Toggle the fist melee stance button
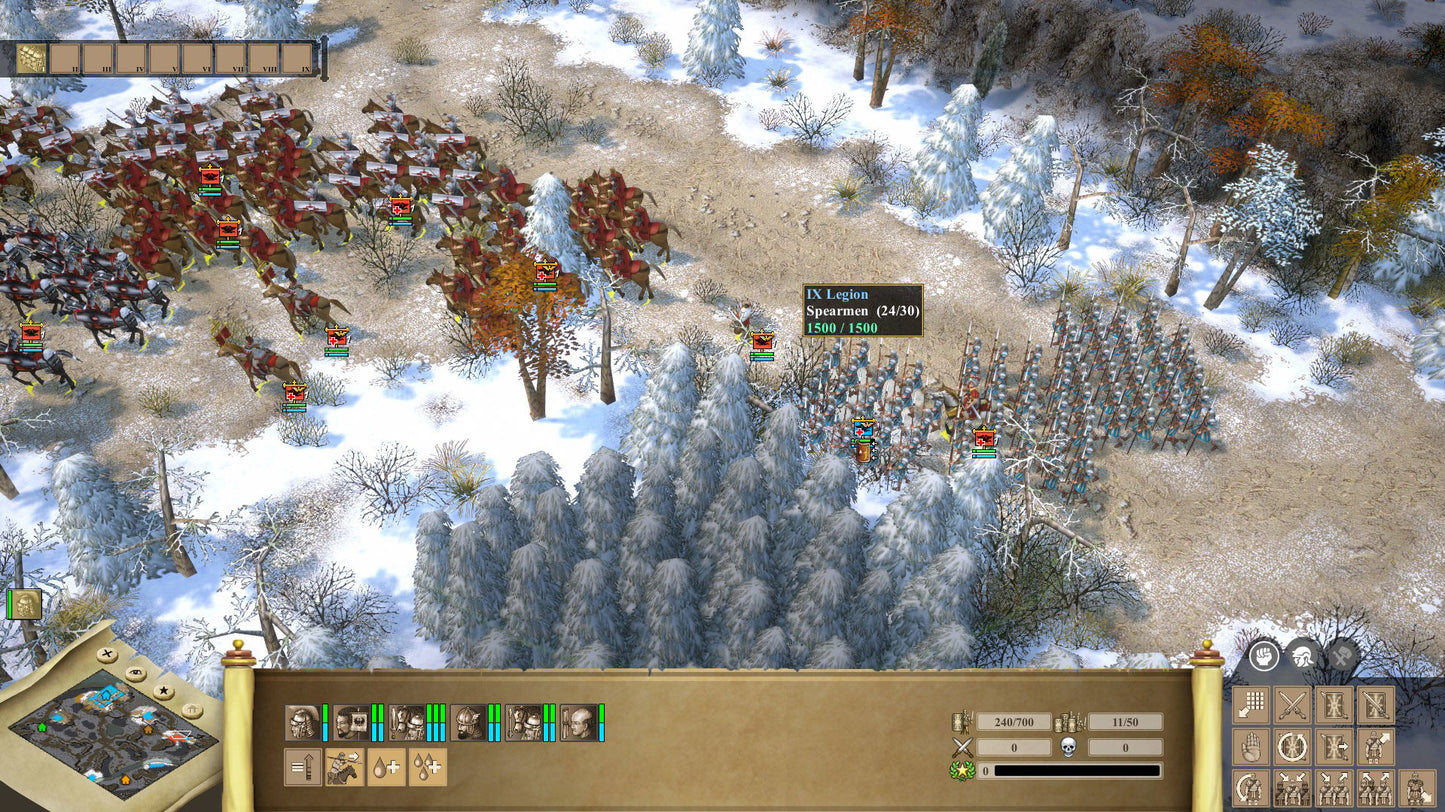Screen dimensions: 1445x812 click(x=1263, y=657)
